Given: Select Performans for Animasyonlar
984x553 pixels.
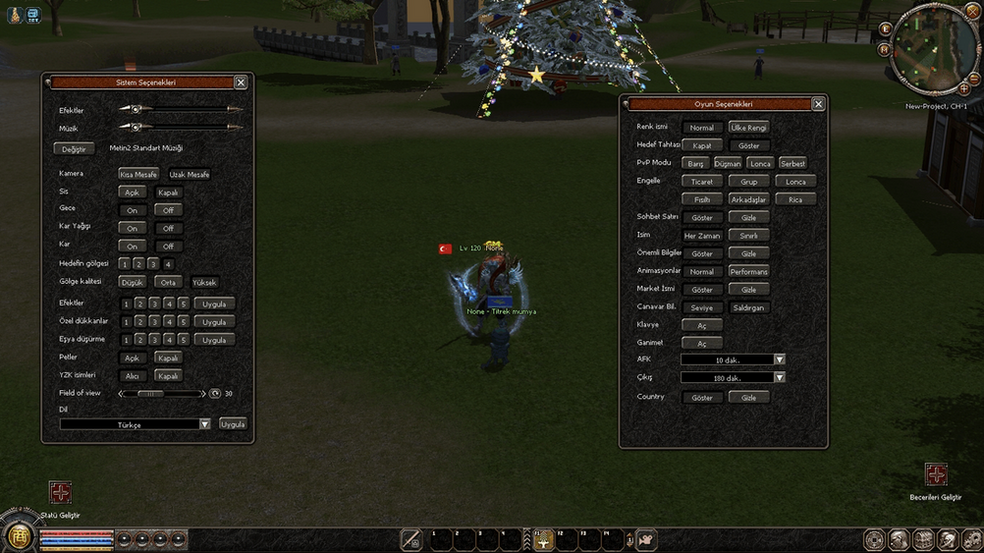Looking at the screenshot, I should point(748,272).
